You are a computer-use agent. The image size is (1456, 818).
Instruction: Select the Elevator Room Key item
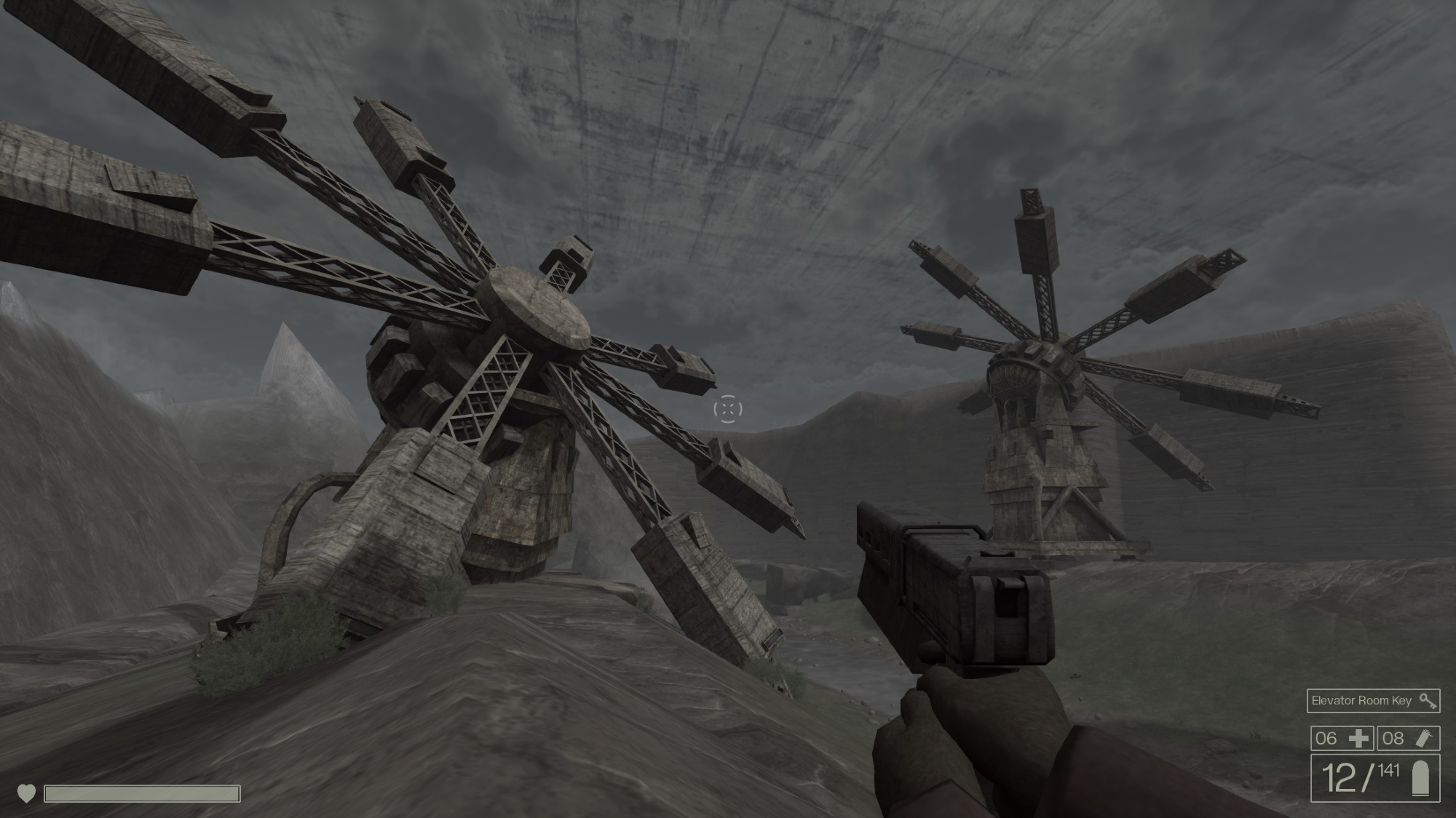pyautogui.click(x=1372, y=701)
